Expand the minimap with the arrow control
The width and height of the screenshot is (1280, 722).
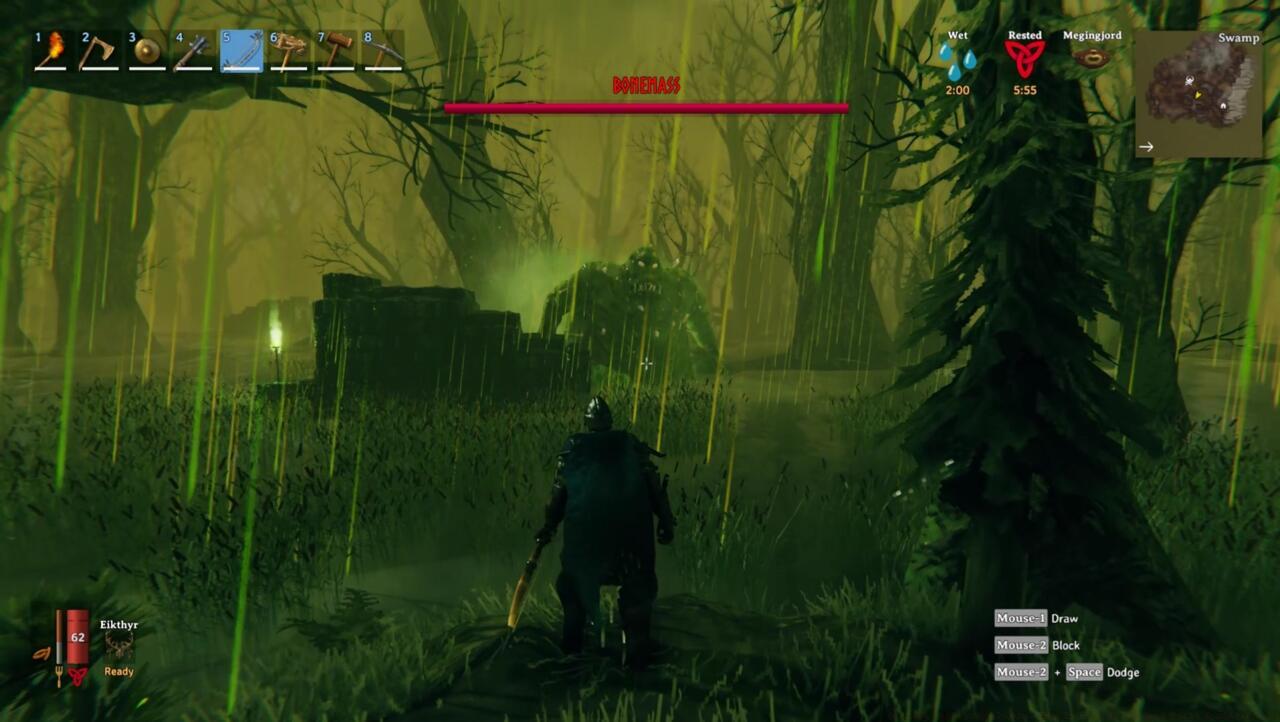(x=1146, y=146)
